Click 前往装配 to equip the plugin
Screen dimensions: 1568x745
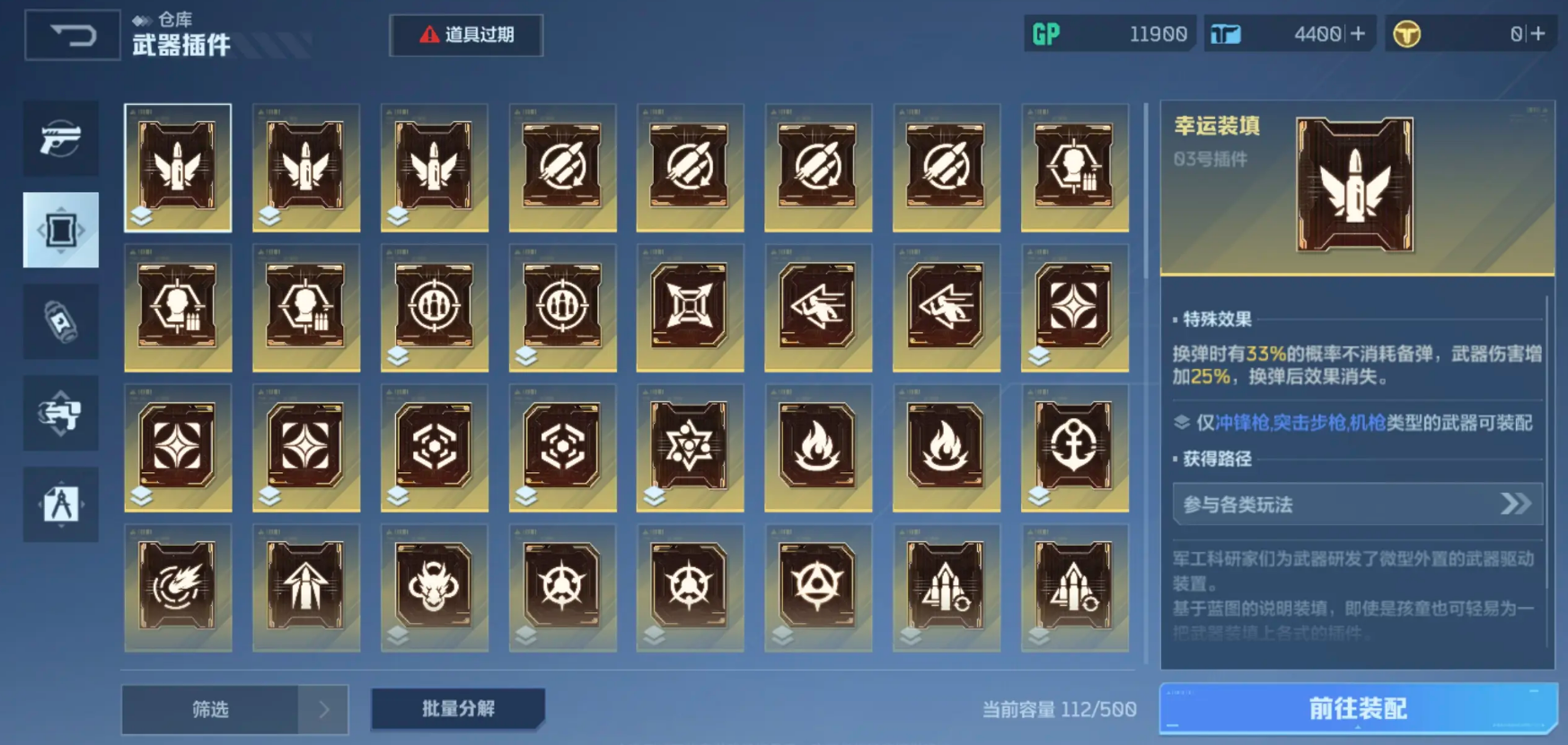click(1359, 708)
